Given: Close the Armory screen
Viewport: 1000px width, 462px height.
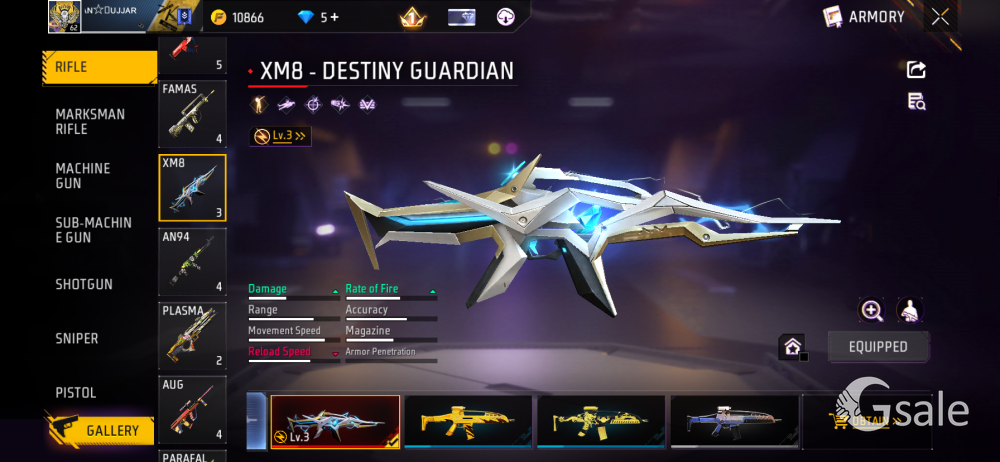Looking at the screenshot, I should pyautogui.click(x=940, y=17).
